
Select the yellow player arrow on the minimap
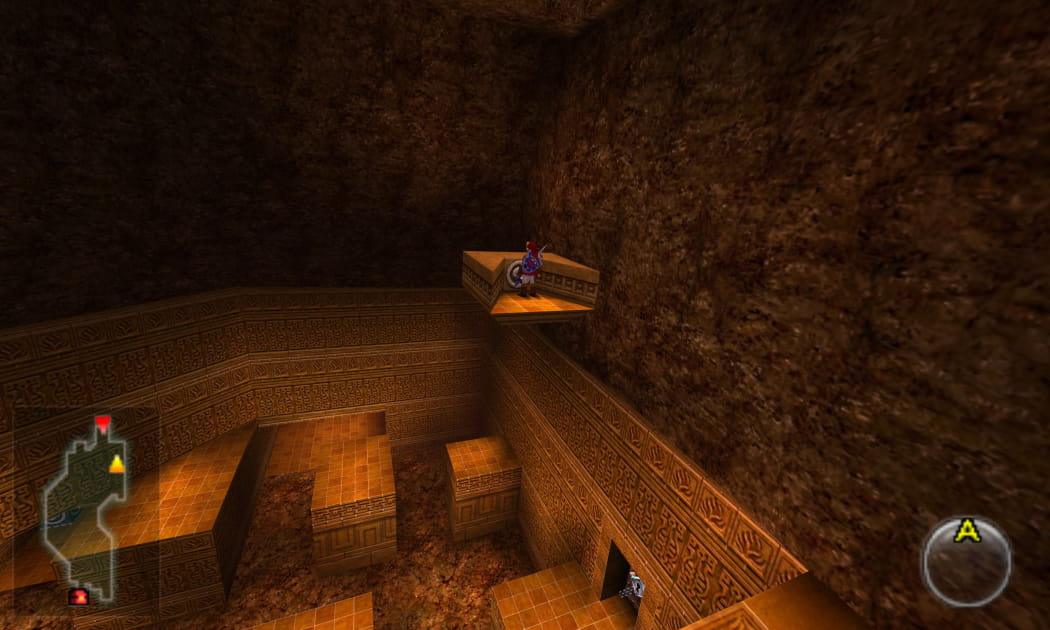pyautogui.click(x=117, y=463)
